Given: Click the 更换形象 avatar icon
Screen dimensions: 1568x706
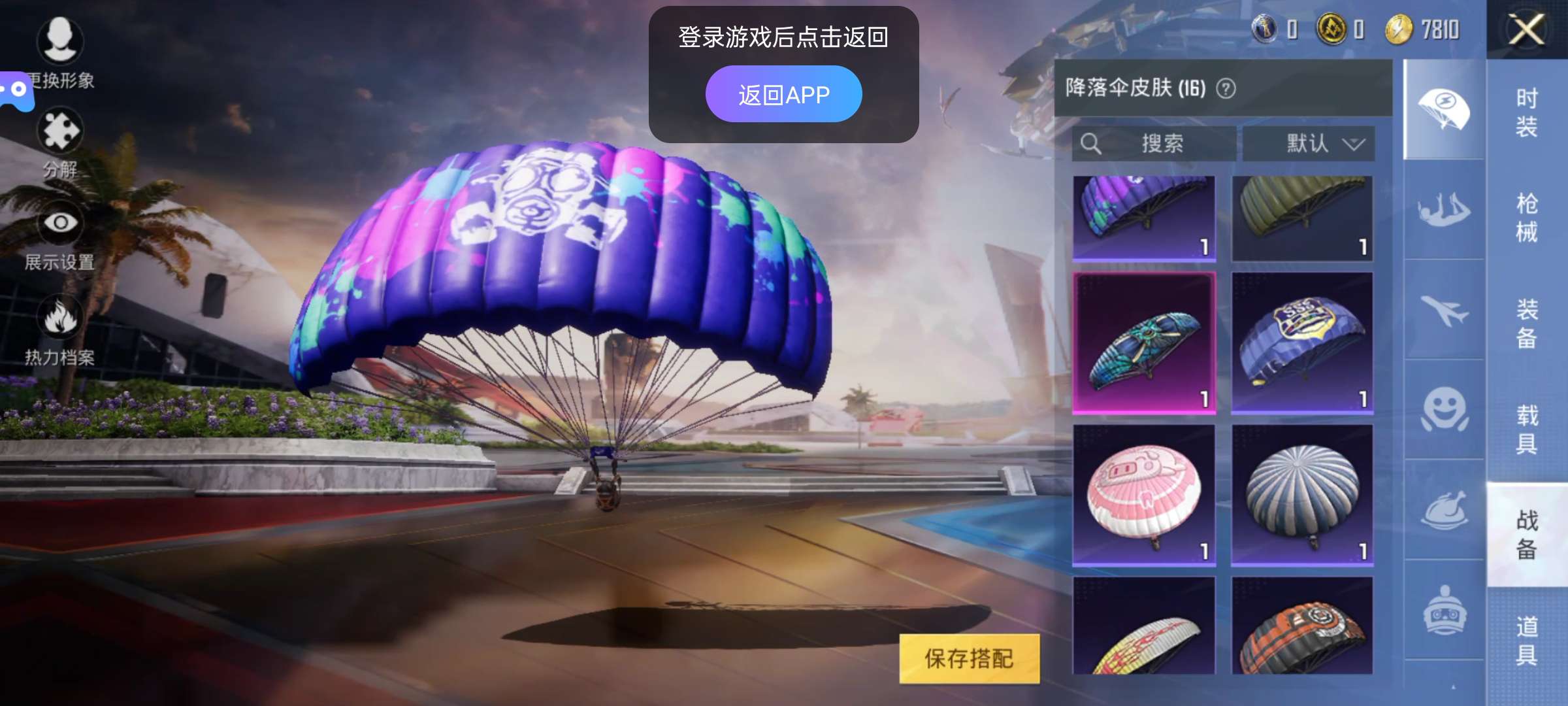Looking at the screenshot, I should 60,41.
